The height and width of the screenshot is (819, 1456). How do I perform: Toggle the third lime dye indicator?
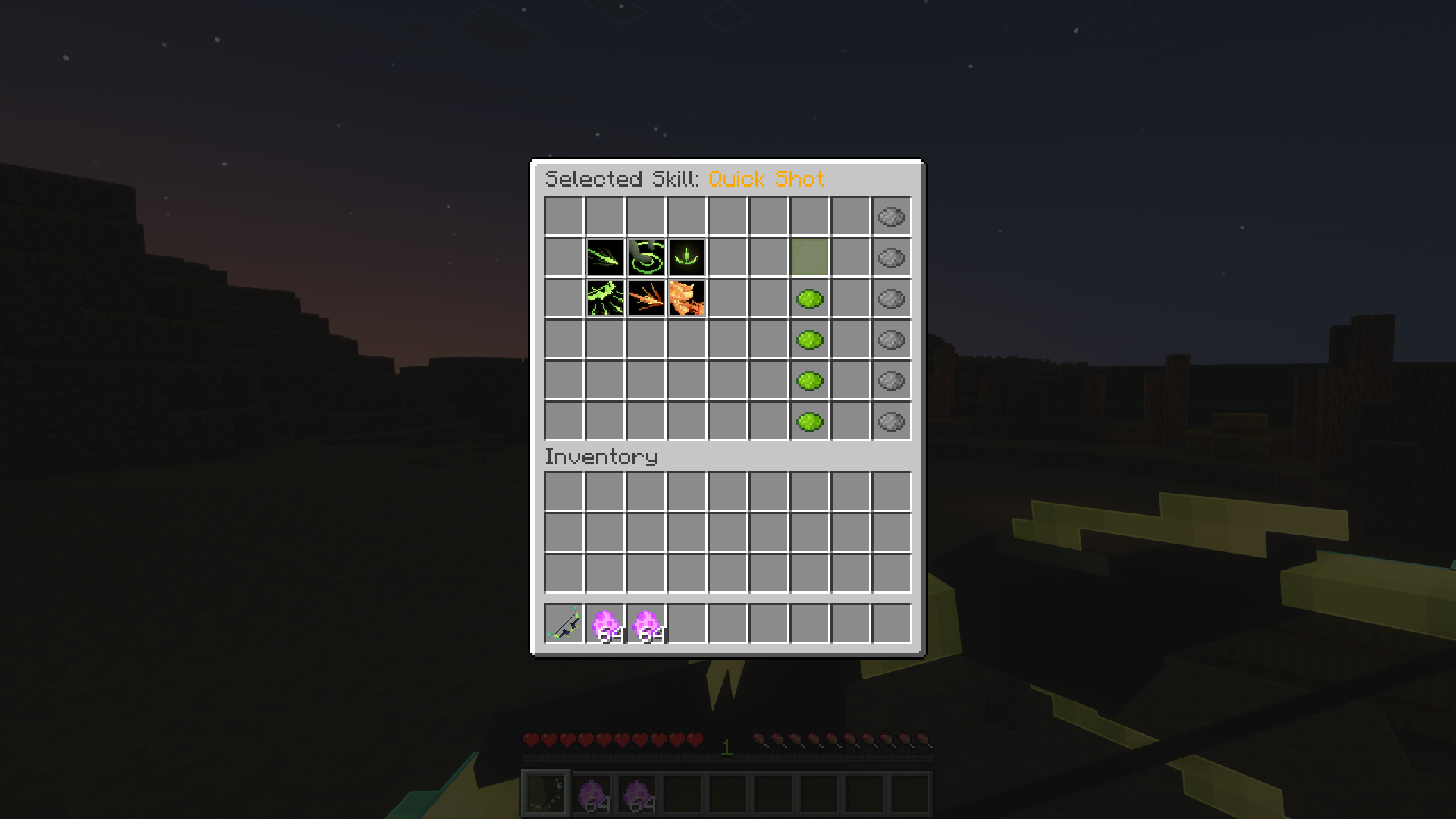[x=810, y=381]
